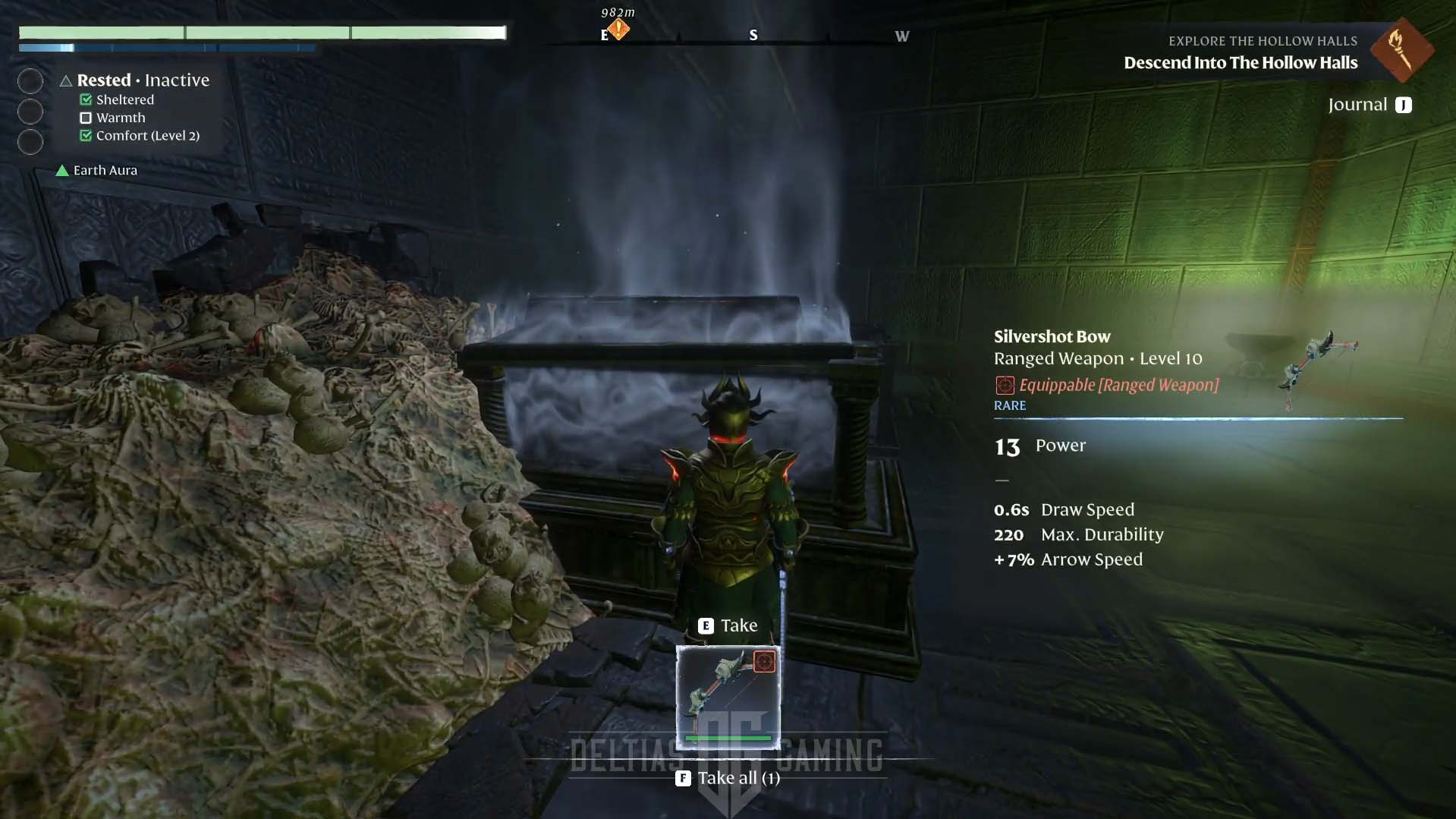Open the Journal from the quest tracker
Viewport: 1456px width, 819px height.
[x=1370, y=105]
